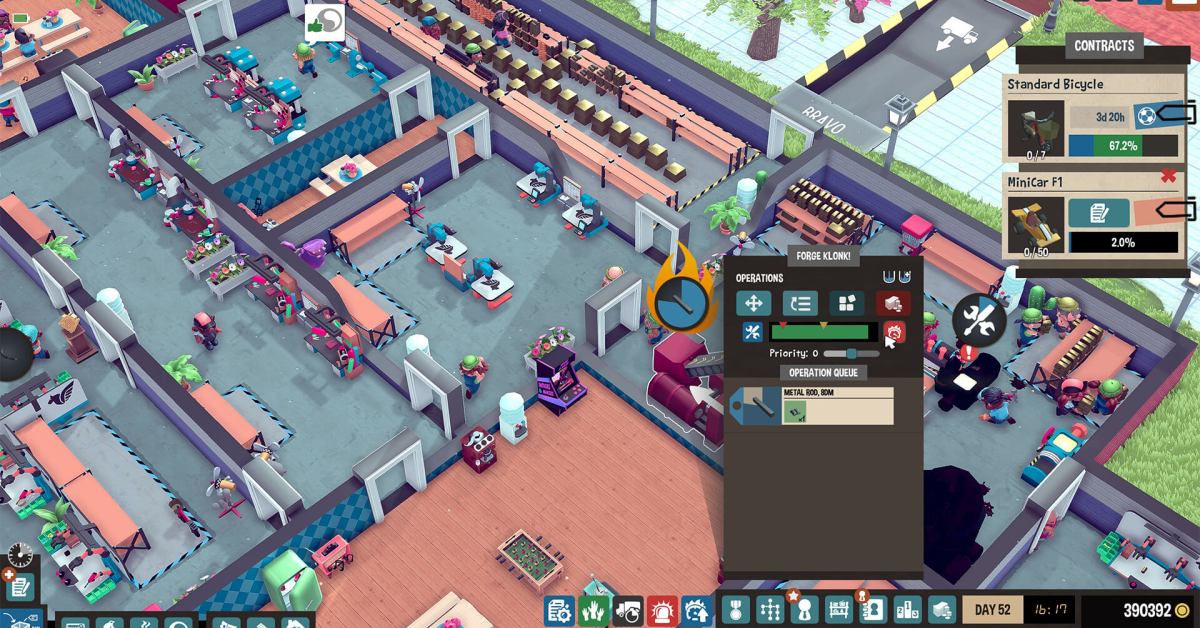Open the contacts book toolbar icon
The image size is (1200, 628).
point(873,609)
